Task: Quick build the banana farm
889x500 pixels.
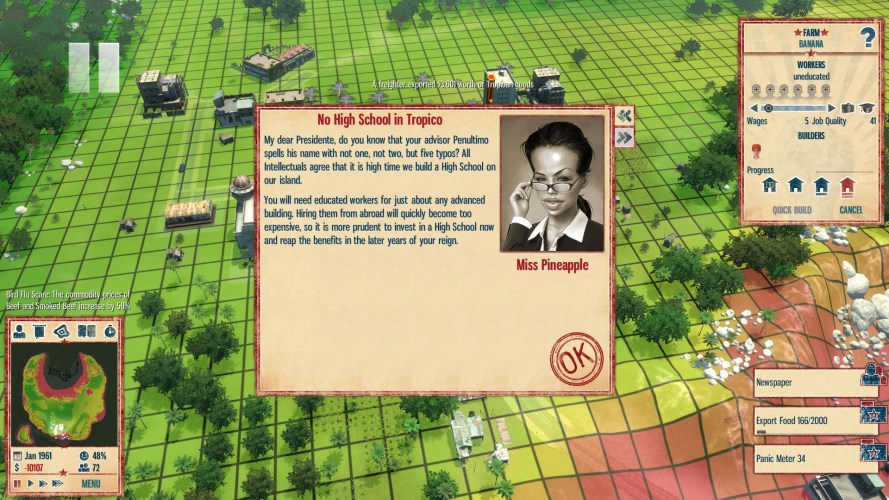Action: (791, 210)
